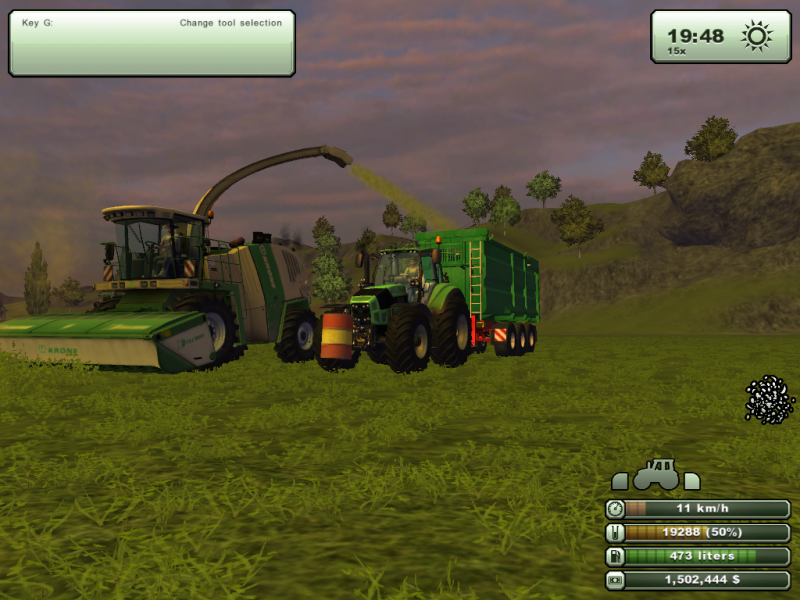Click the sun weather icon

tap(757, 37)
